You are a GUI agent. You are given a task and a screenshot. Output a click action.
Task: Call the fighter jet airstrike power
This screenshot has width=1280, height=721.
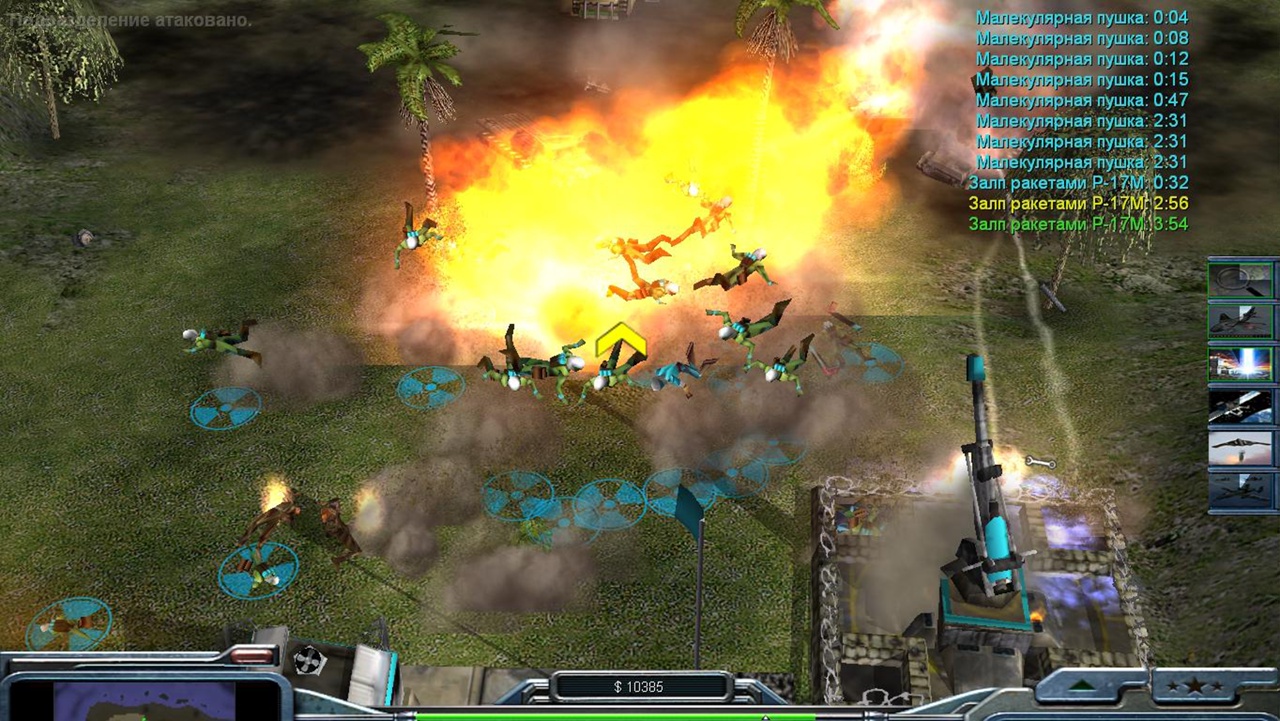pyautogui.click(x=1241, y=321)
